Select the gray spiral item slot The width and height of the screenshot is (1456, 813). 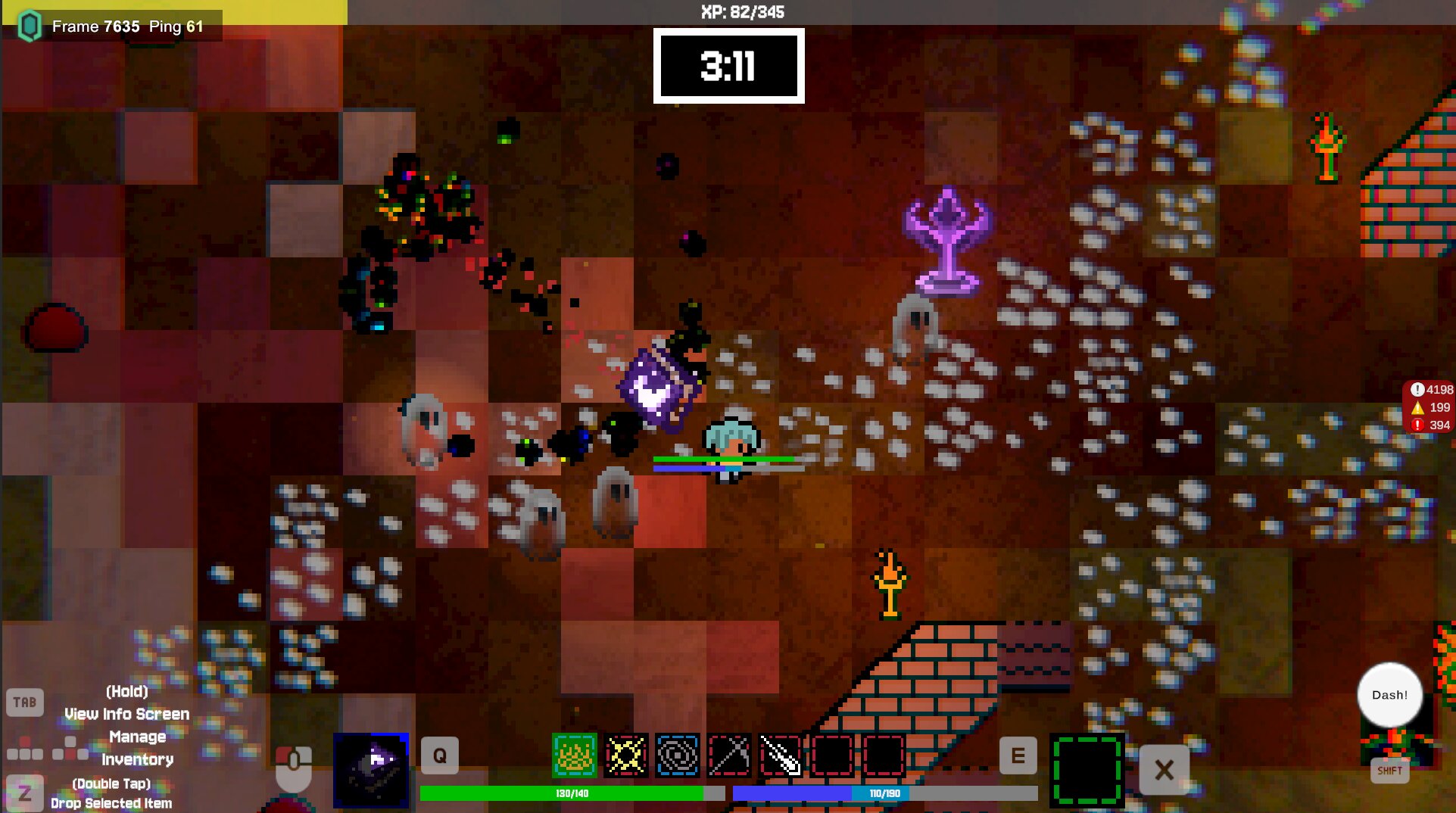coord(678,755)
